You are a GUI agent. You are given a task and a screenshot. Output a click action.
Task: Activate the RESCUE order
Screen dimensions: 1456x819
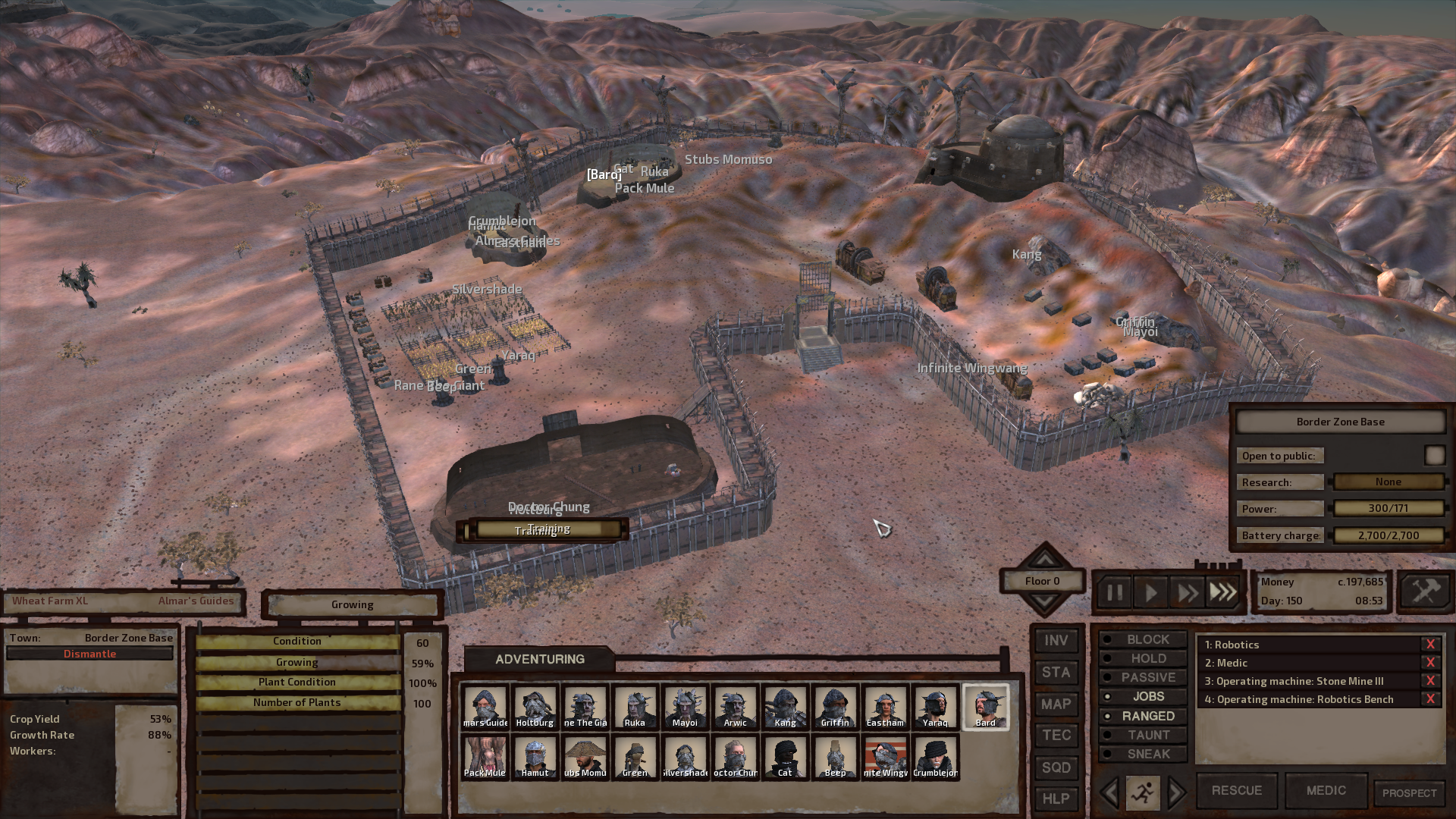1237,791
